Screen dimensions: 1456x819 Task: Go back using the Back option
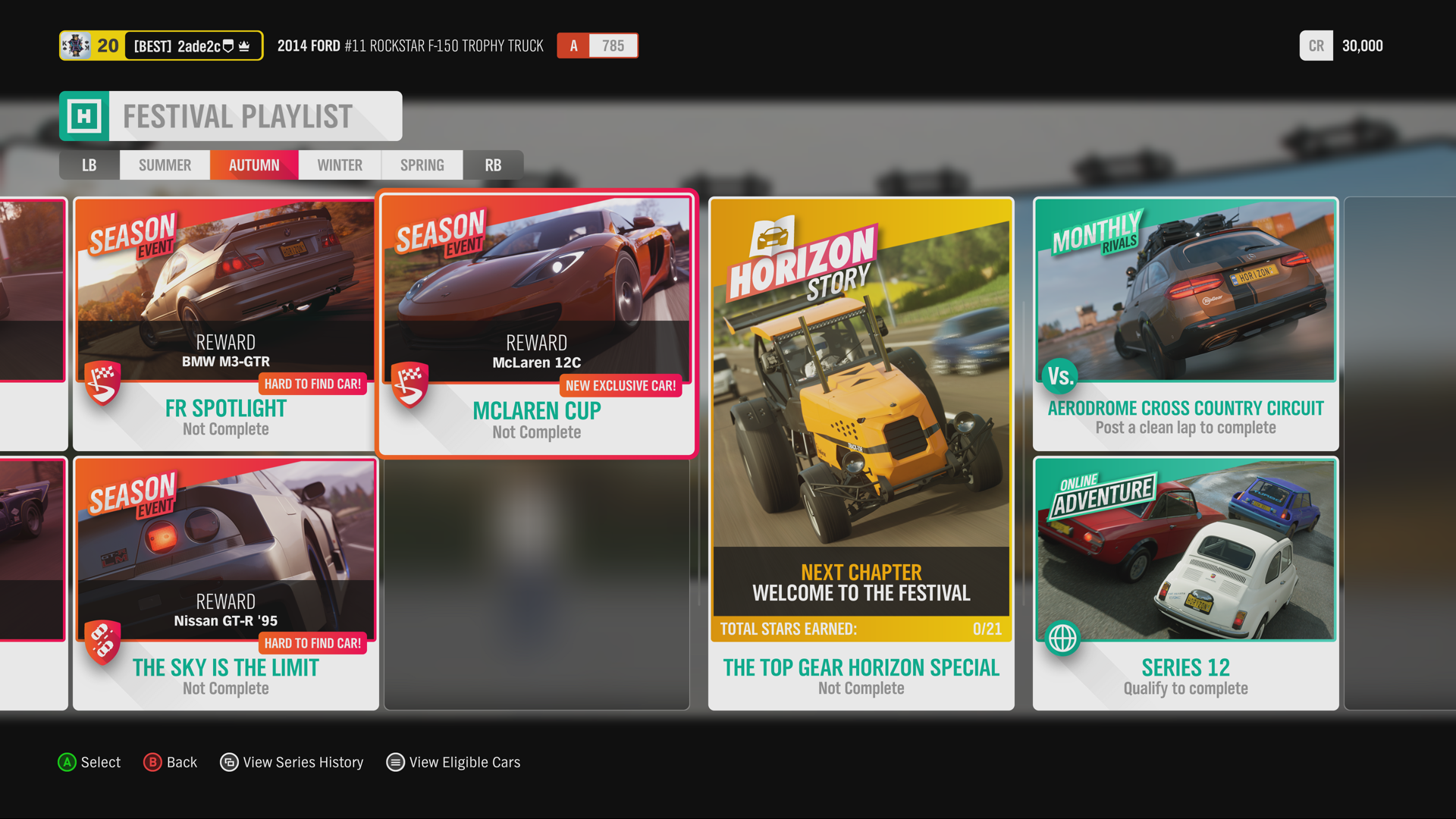171,762
